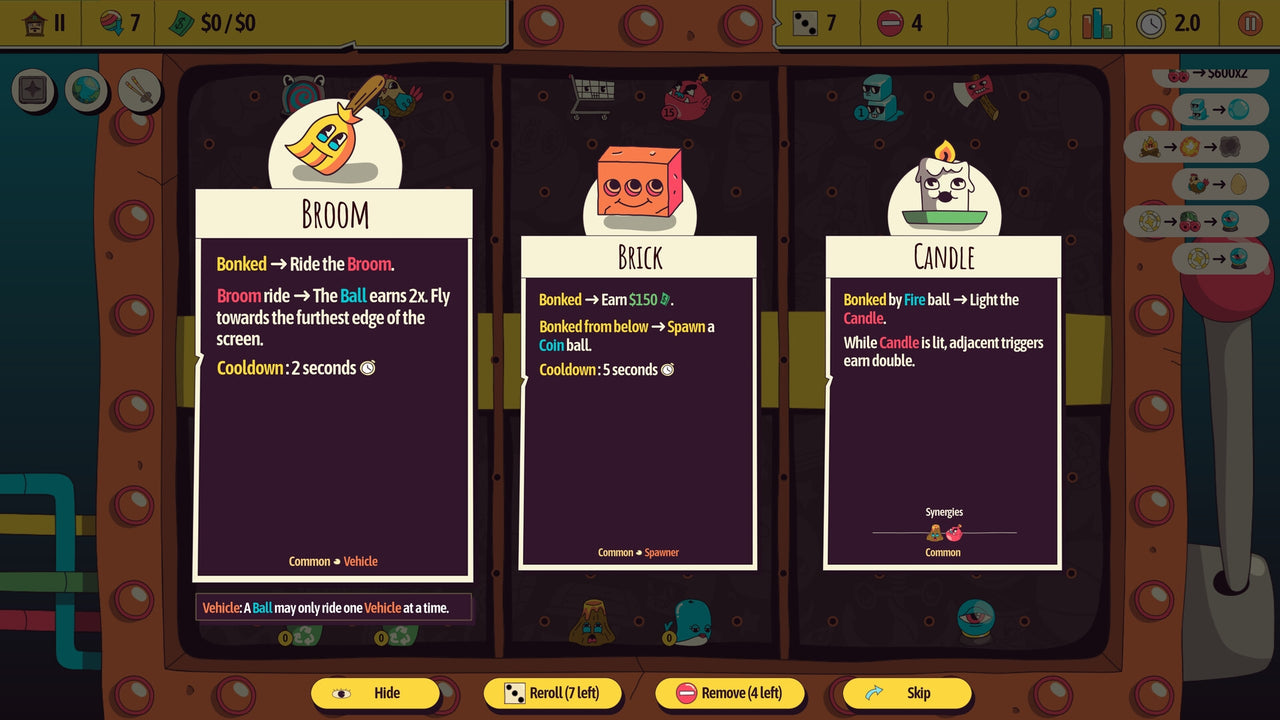Open the synergy network share icon
This screenshot has width=1280, height=720.
point(1043,22)
